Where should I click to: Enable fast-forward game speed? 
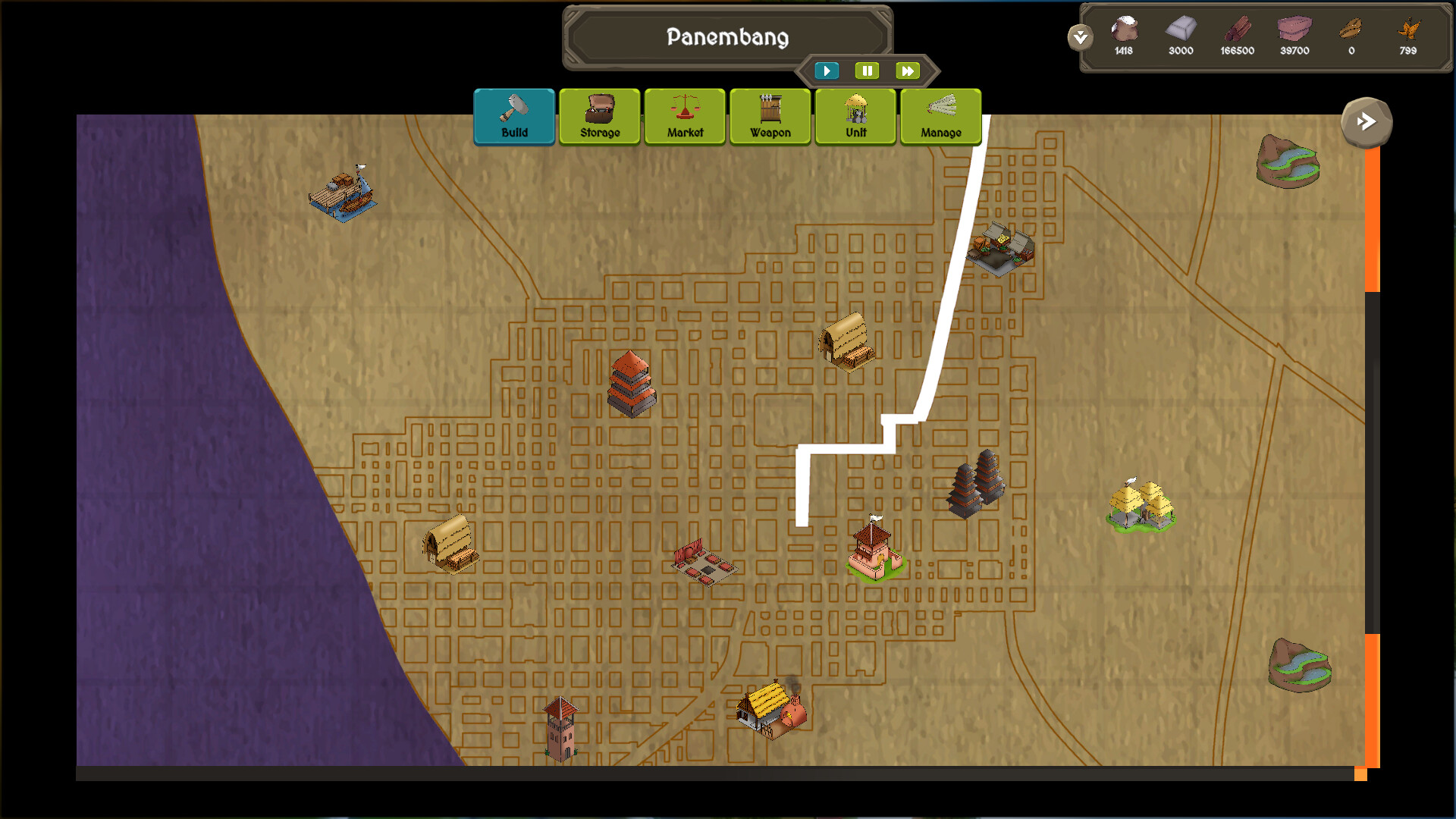(x=908, y=71)
